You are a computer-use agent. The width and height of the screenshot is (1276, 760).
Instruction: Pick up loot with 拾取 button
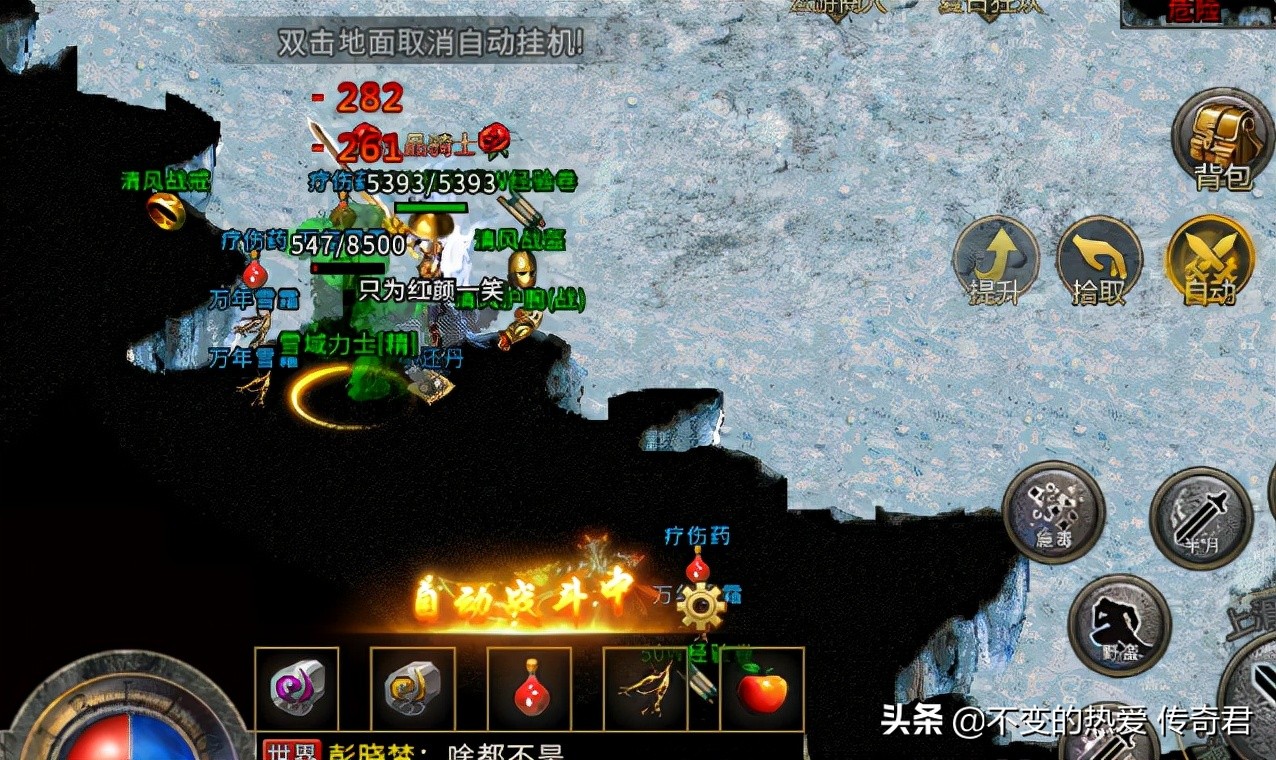pyautogui.click(x=1099, y=260)
